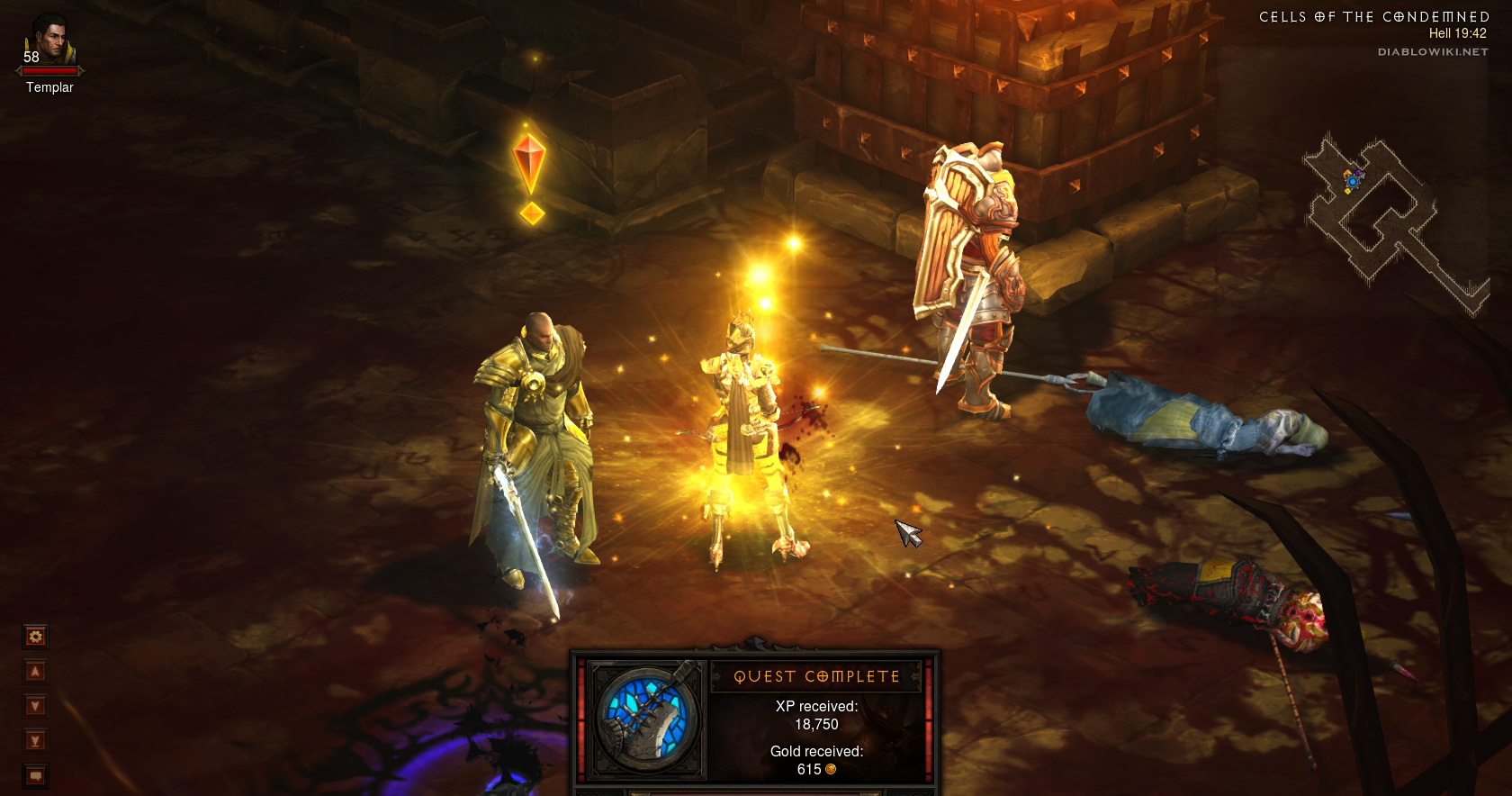The height and width of the screenshot is (796, 1512).
Task: Click the Quest Complete stained glass emblem
Action: [645, 720]
